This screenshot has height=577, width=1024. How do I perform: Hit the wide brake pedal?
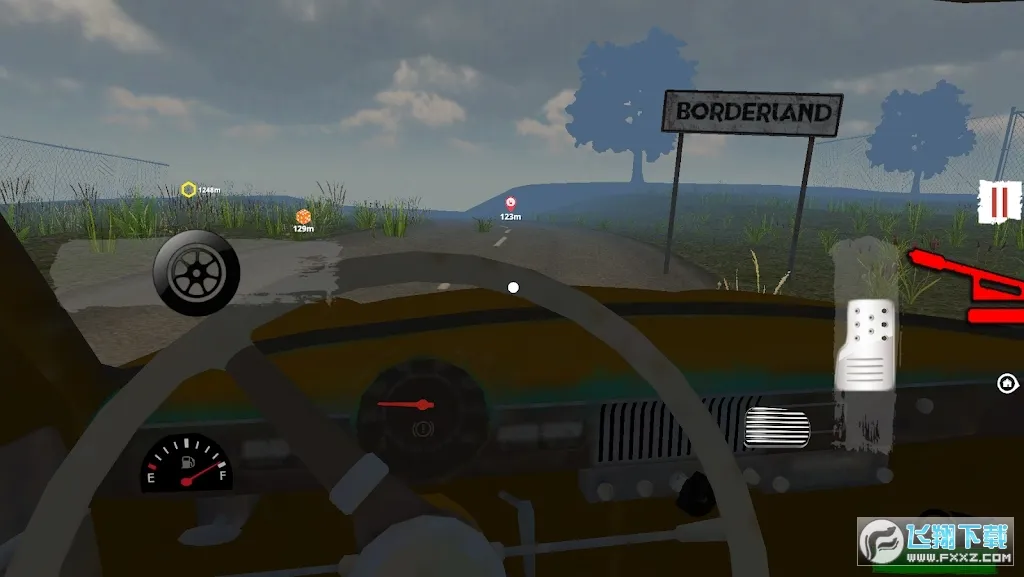[x=777, y=429]
